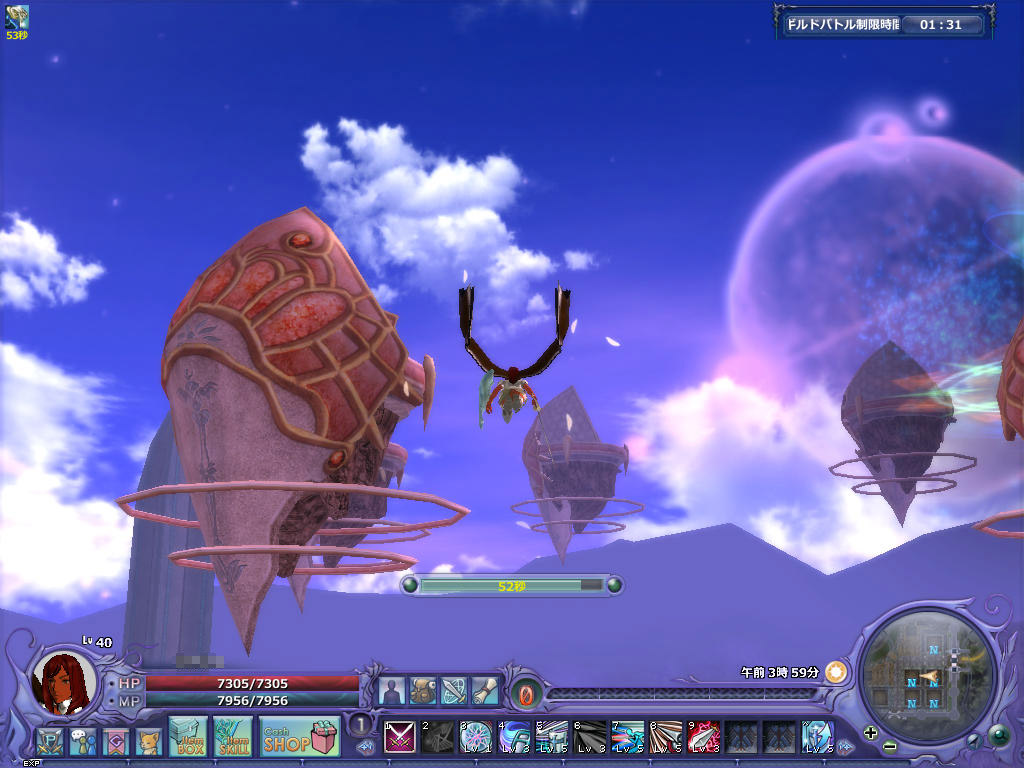The height and width of the screenshot is (768, 1024).
Task: Open the scroll quest icon
Action: point(485,691)
